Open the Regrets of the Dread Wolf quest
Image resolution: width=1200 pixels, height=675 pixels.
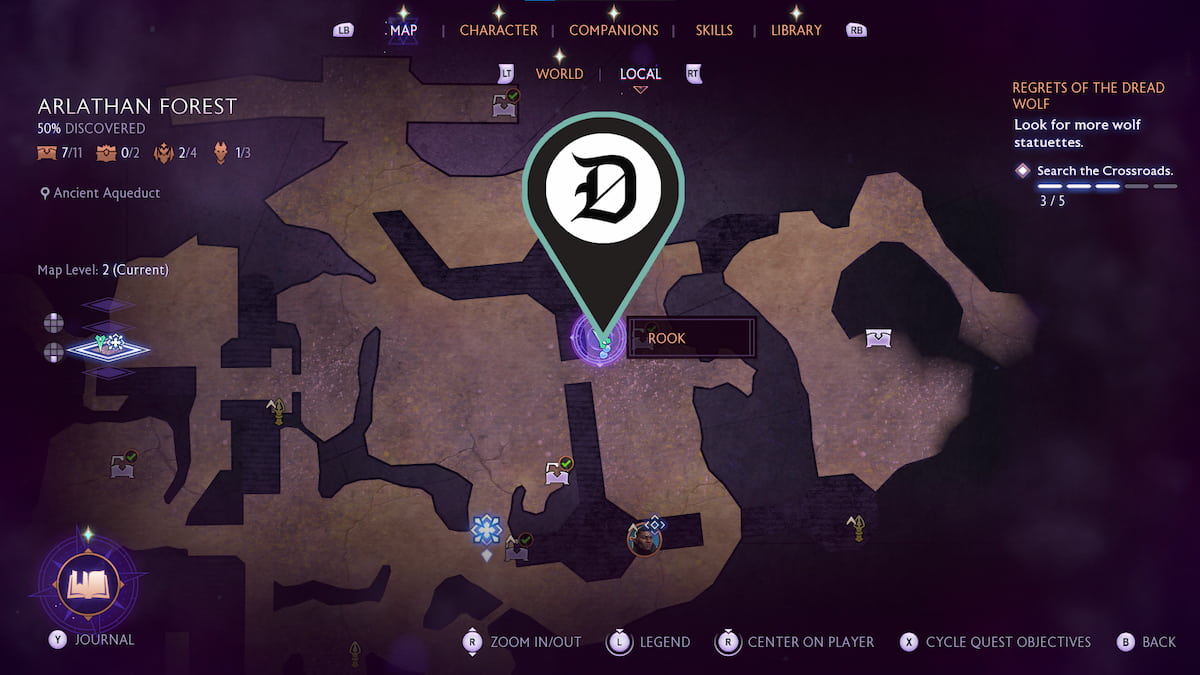pos(1088,95)
